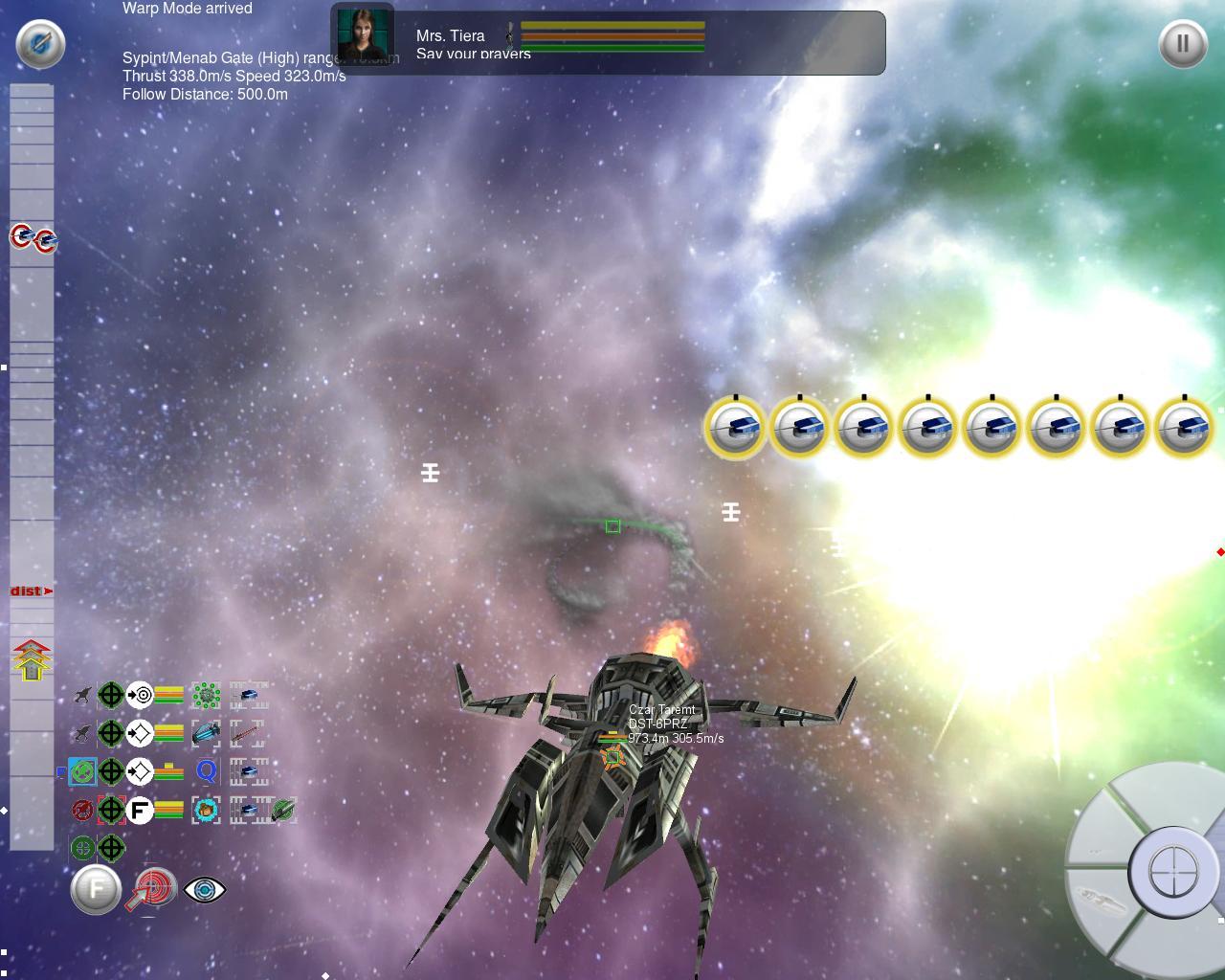Select the highlighted green icon in blue box
Viewport: 1225px width, 980px height.
click(x=82, y=771)
